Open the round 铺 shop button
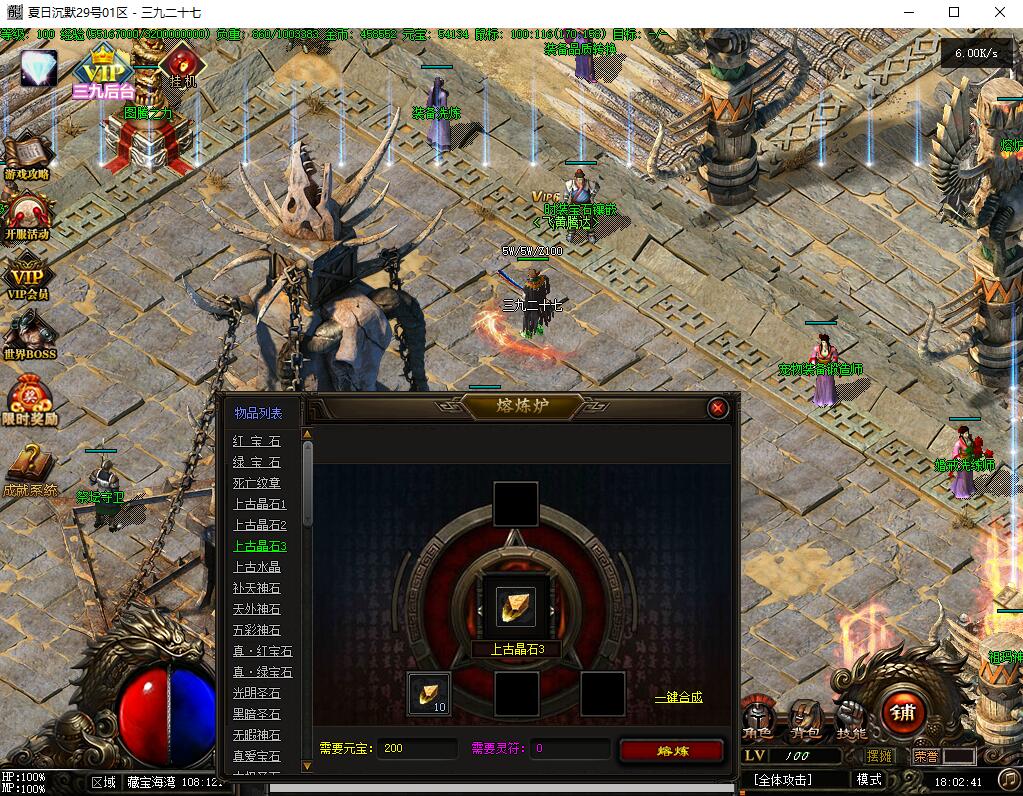The image size is (1023, 796). click(903, 712)
